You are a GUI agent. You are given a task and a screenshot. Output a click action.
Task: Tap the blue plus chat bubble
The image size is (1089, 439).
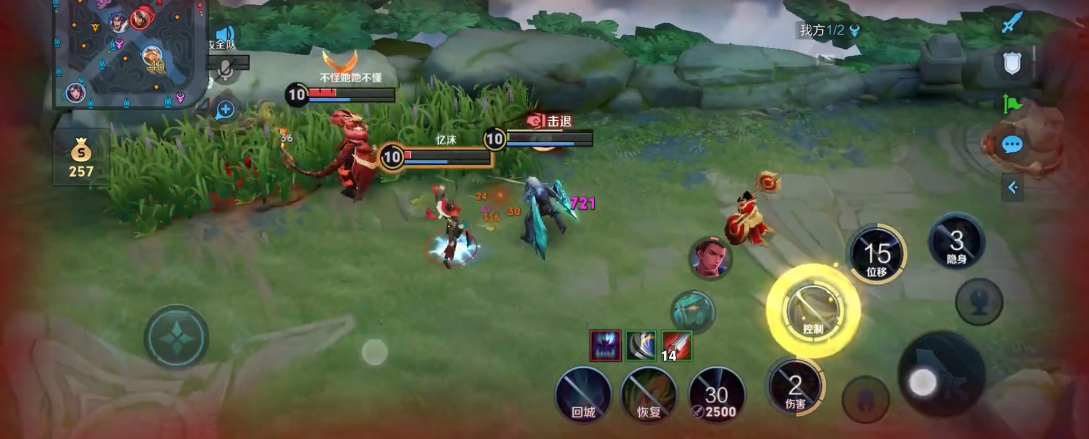click(x=225, y=109)
